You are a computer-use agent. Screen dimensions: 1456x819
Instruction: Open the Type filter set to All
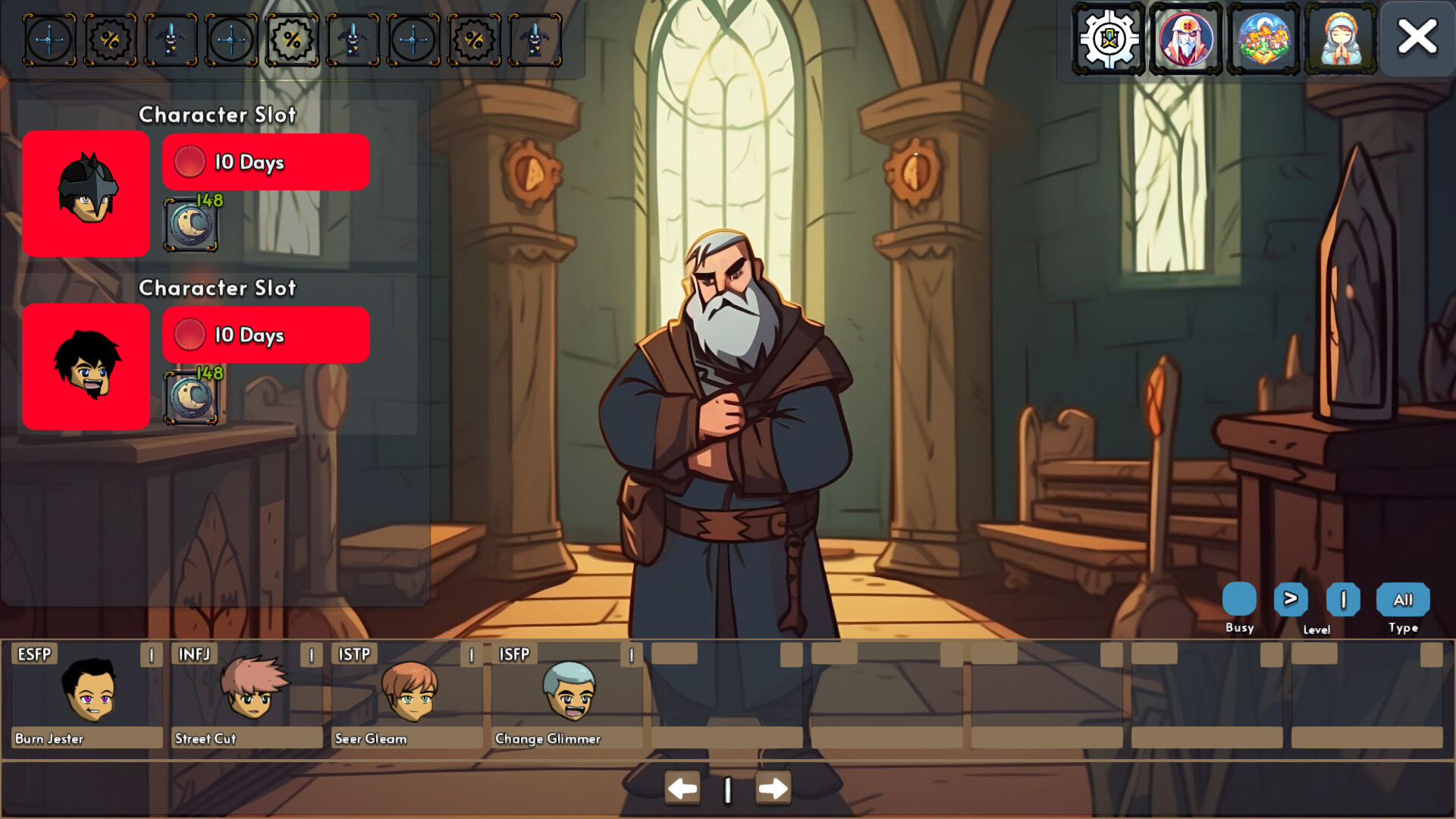pyautogui.click(x=1402, y=598)
